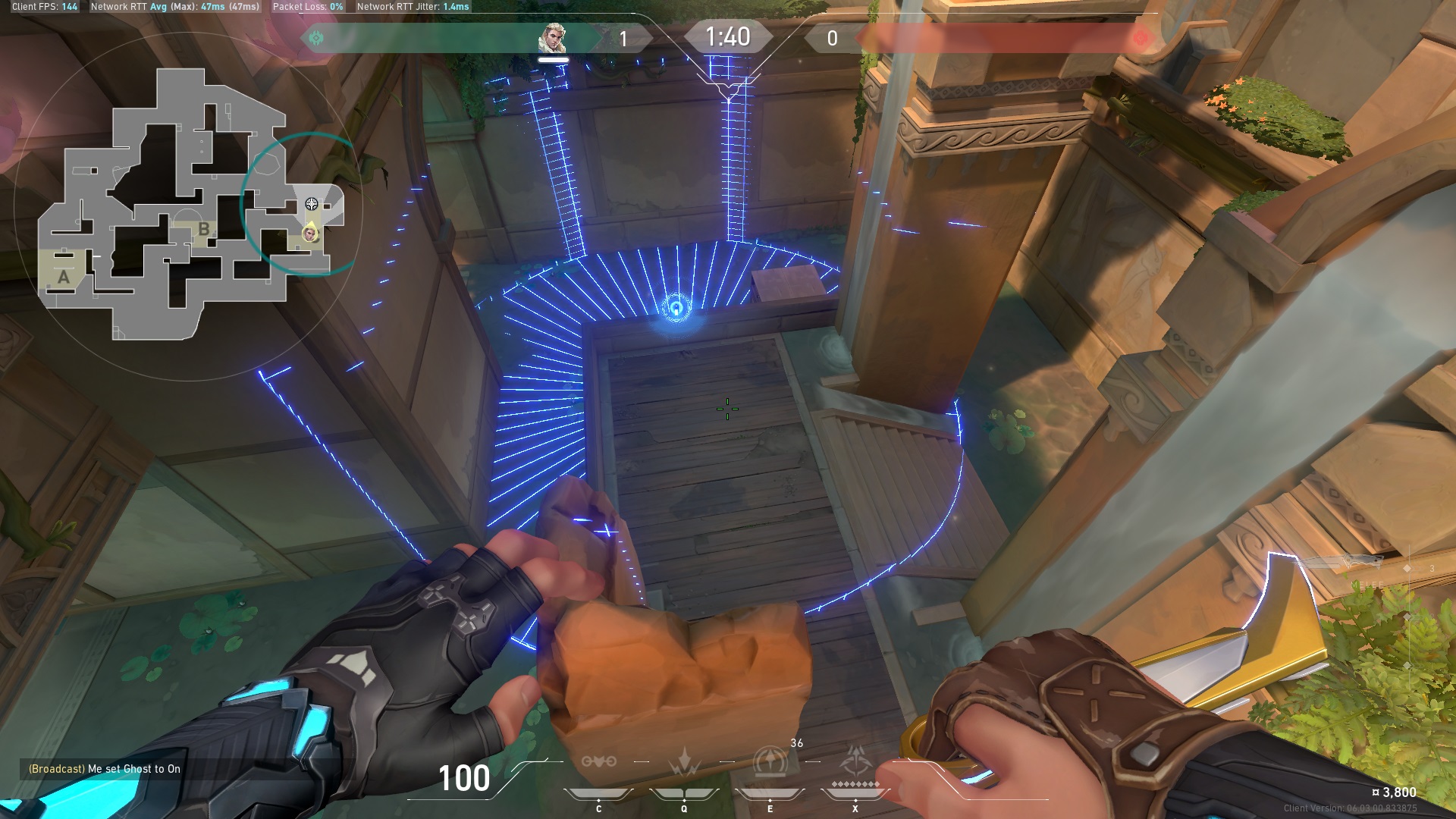Click the A site label on minimap
The image size is (1456, 819).
(64, 277)
